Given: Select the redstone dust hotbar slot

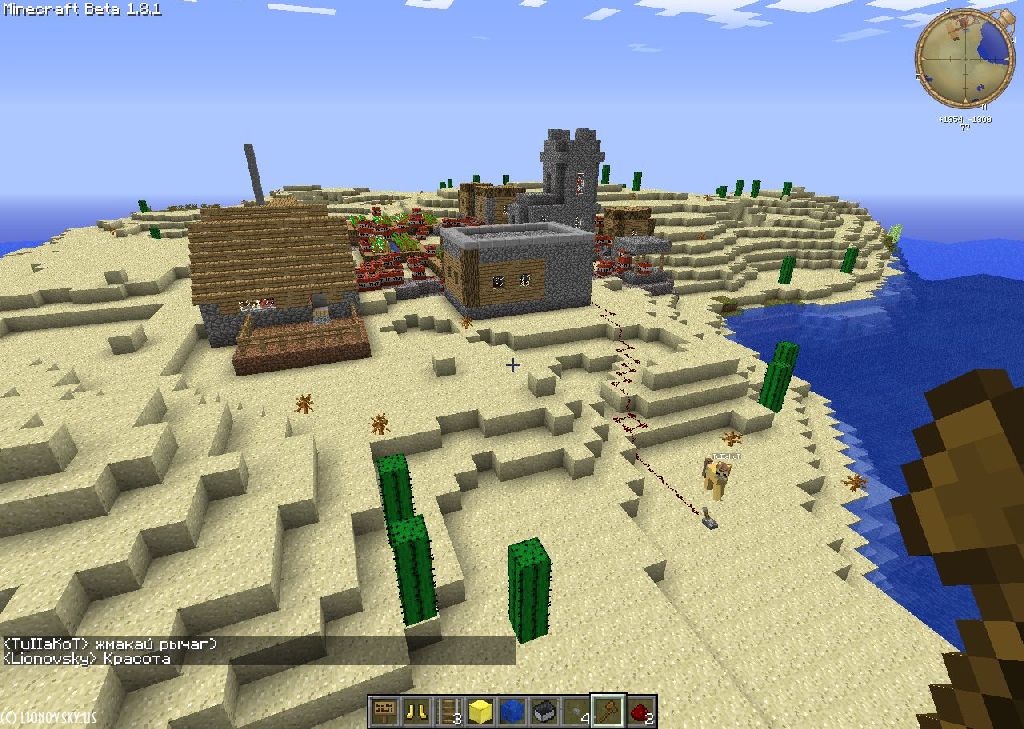Looking at the screenshot, I should [x=641, y=712].
